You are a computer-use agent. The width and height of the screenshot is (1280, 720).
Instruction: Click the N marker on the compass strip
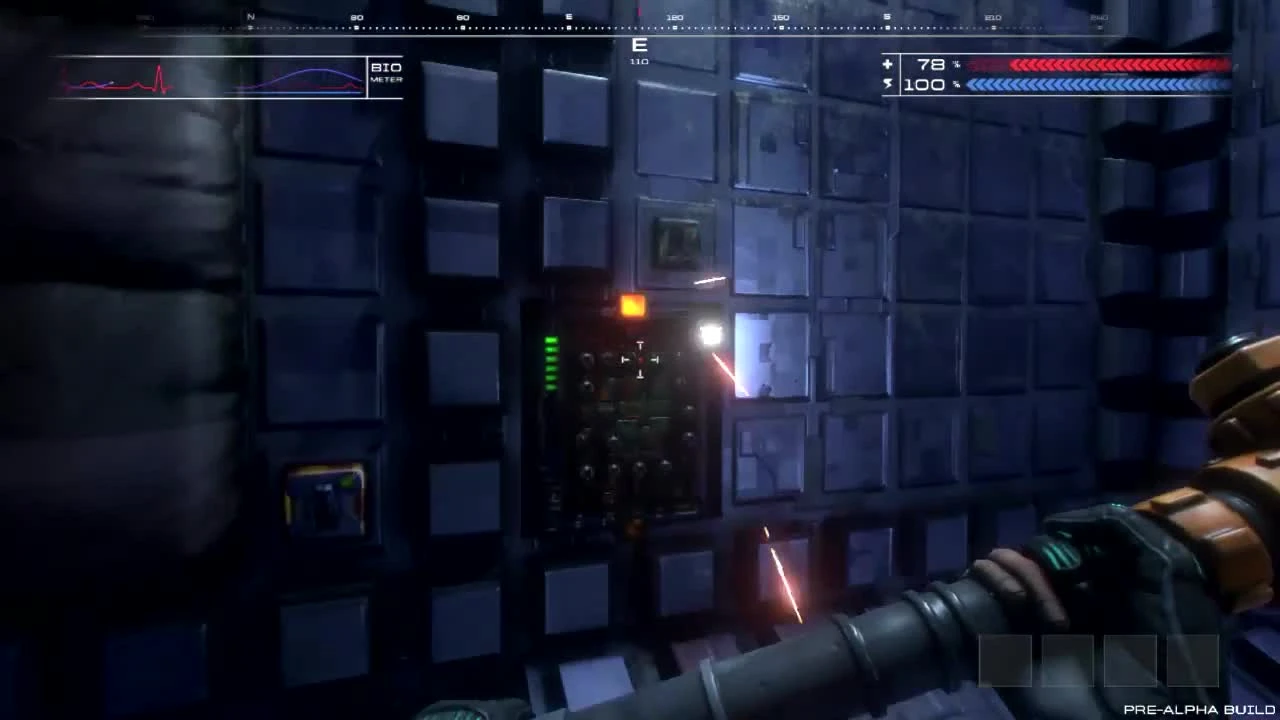tap(250, 17)
